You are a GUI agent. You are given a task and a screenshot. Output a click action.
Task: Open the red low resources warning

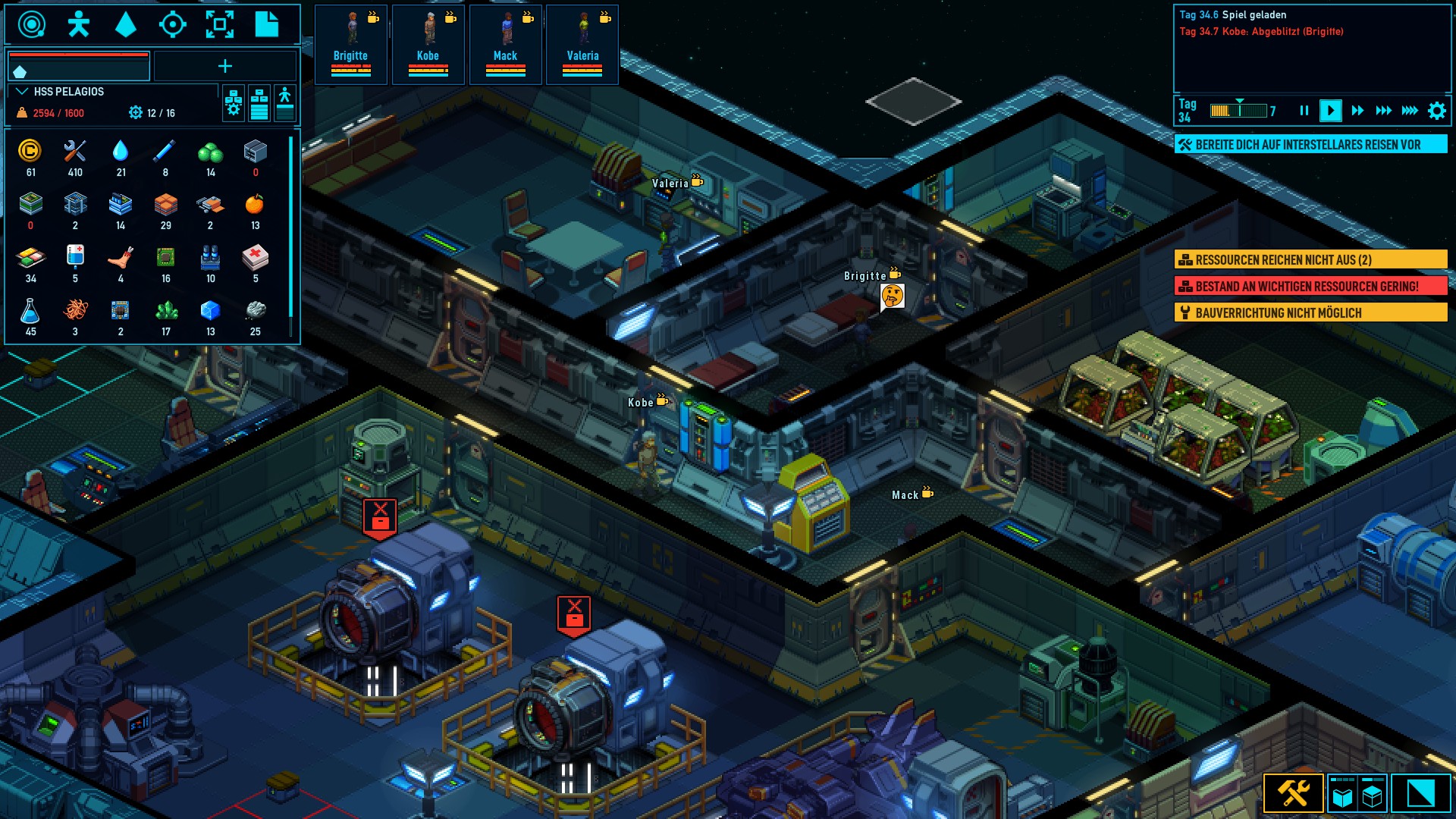pos(1310,287)
